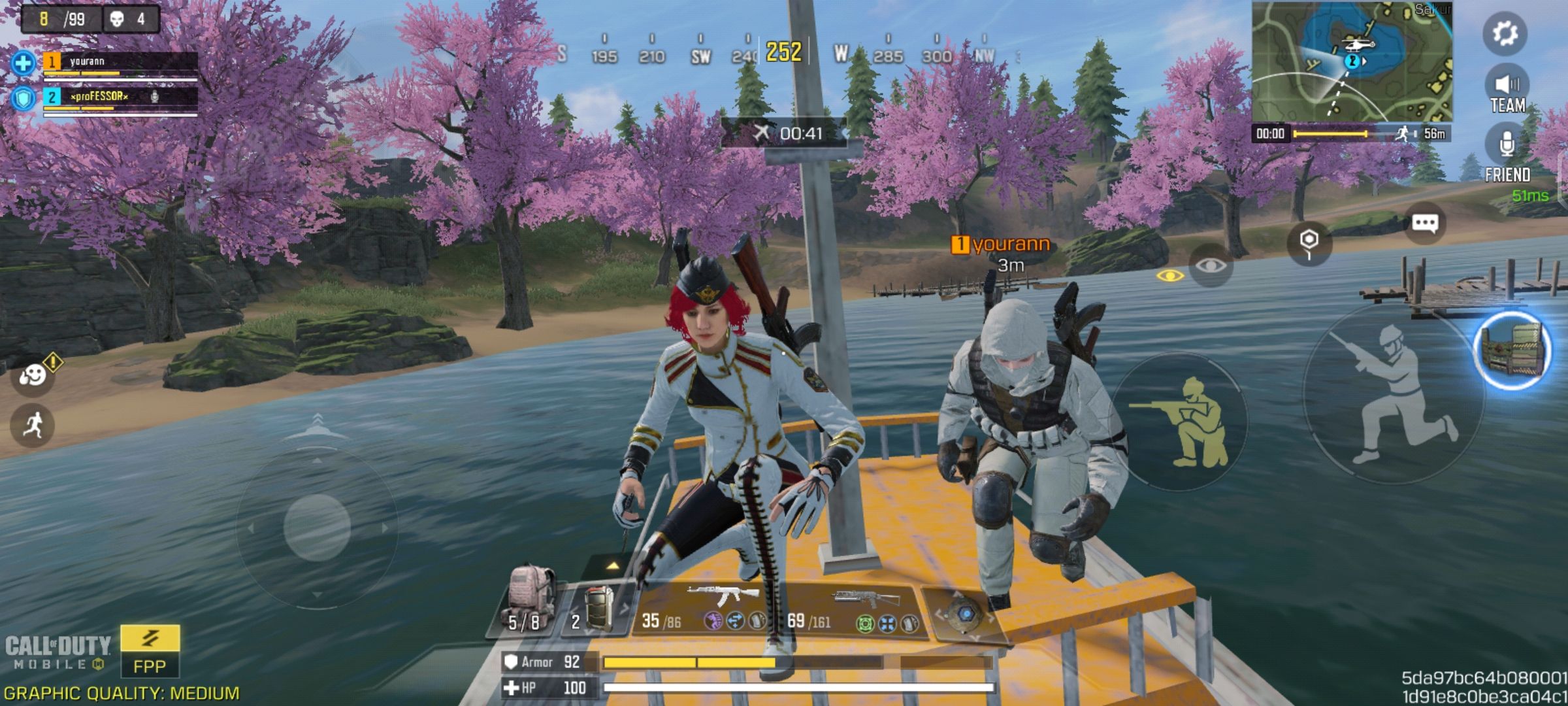Open the quick chat bubble

click(1424, 224)
